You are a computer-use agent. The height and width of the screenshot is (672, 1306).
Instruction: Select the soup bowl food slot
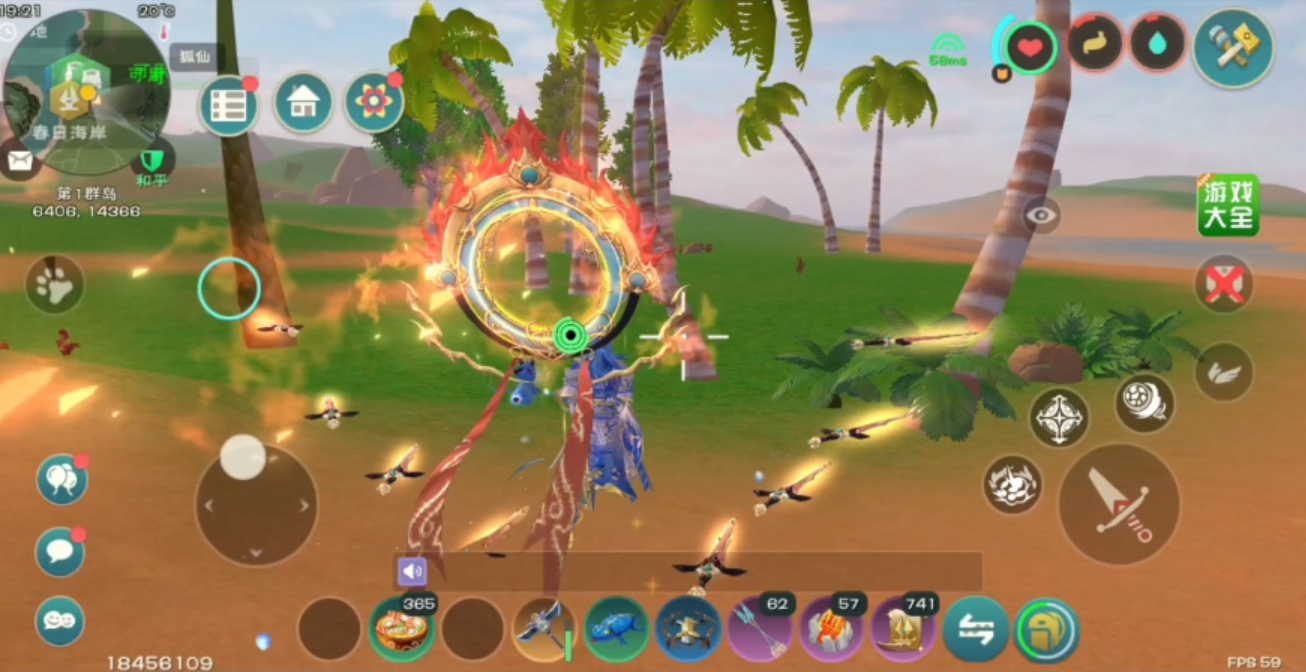pyautogui.click(x=402, y=629)
